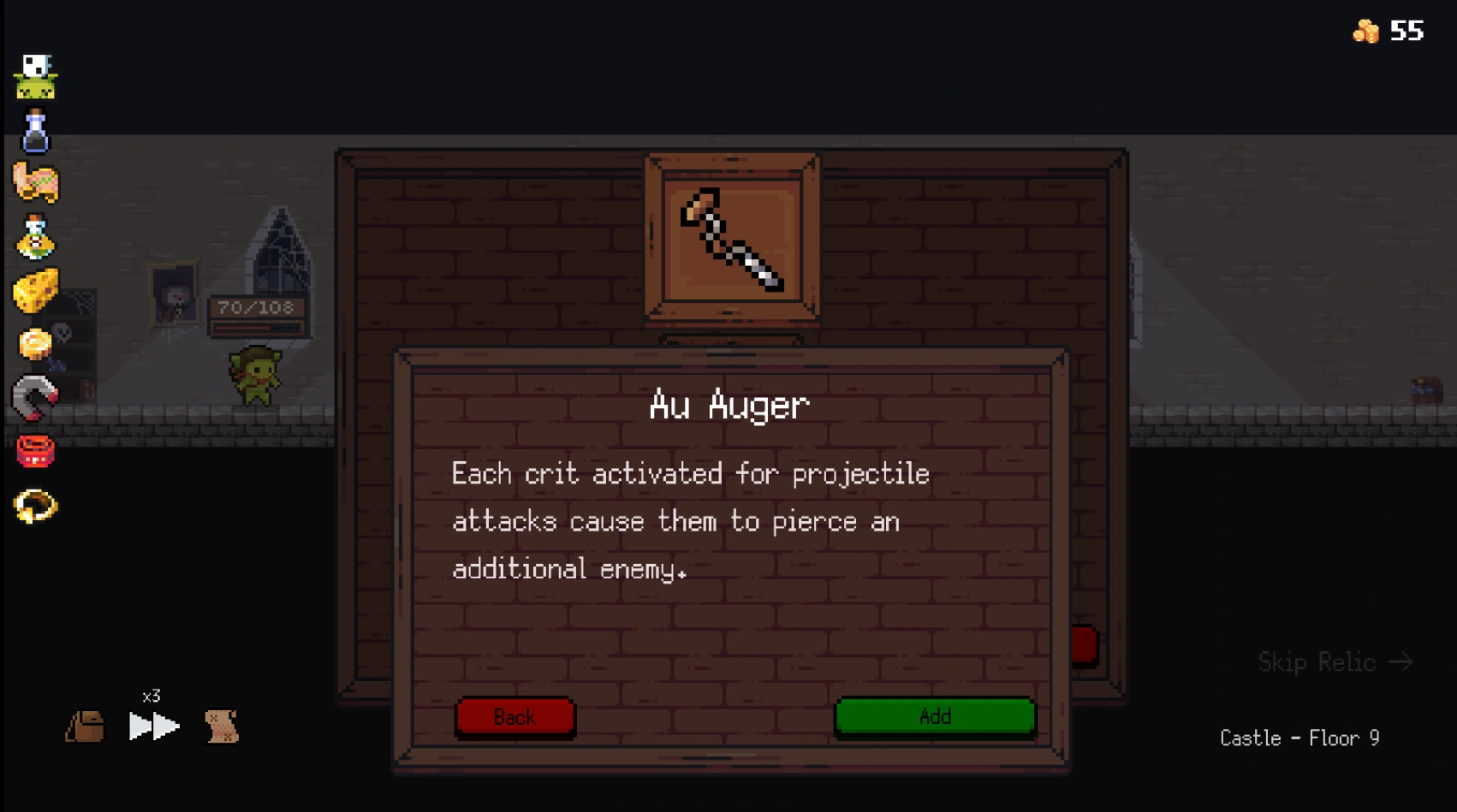
Task: Click the magnet relic icon
Action: tap(34, 395)
